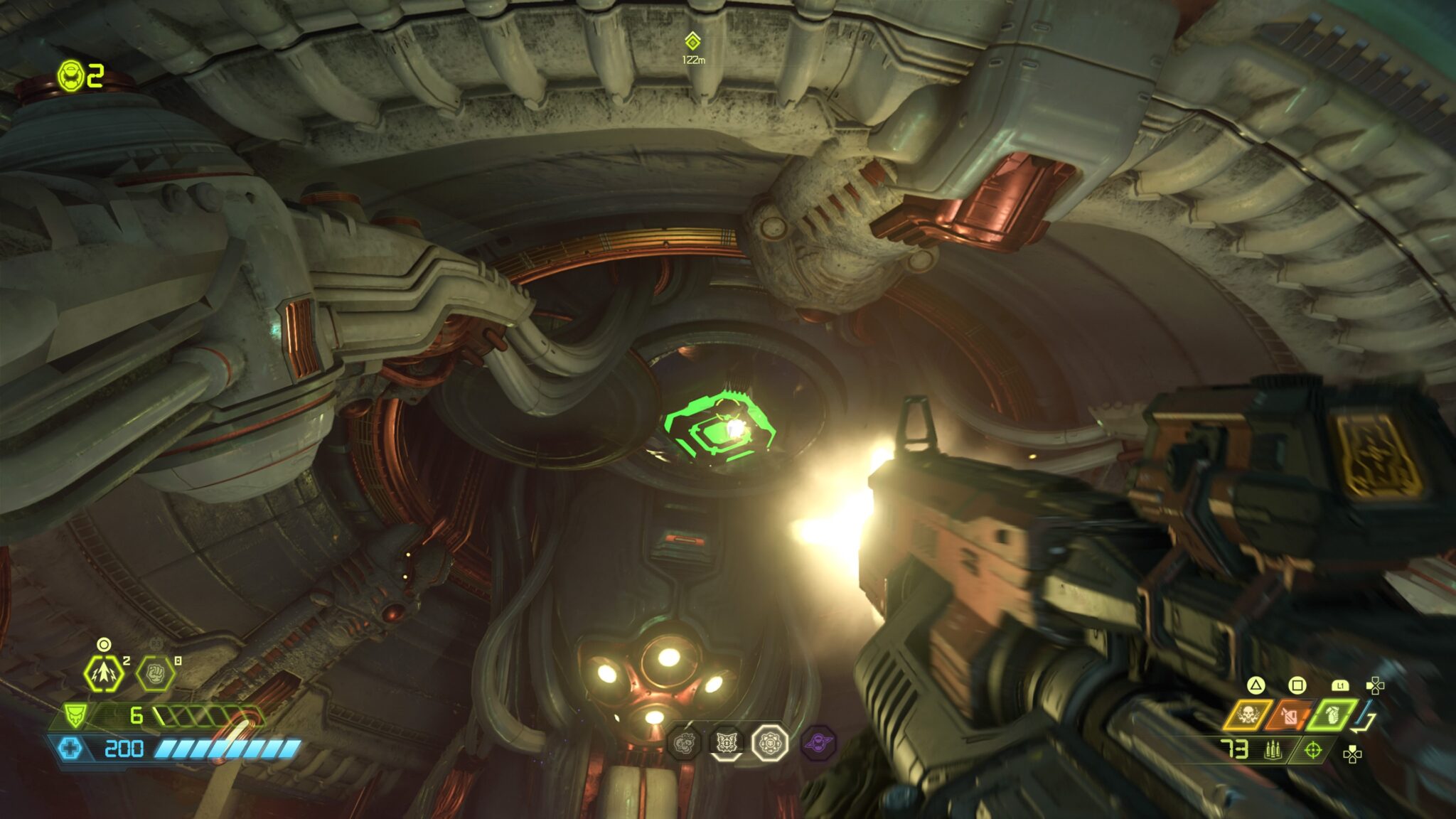Screen dimensions: 1456x819
Task: Click the Blood Punch fist icon
Action: click(x=156, y=675)
